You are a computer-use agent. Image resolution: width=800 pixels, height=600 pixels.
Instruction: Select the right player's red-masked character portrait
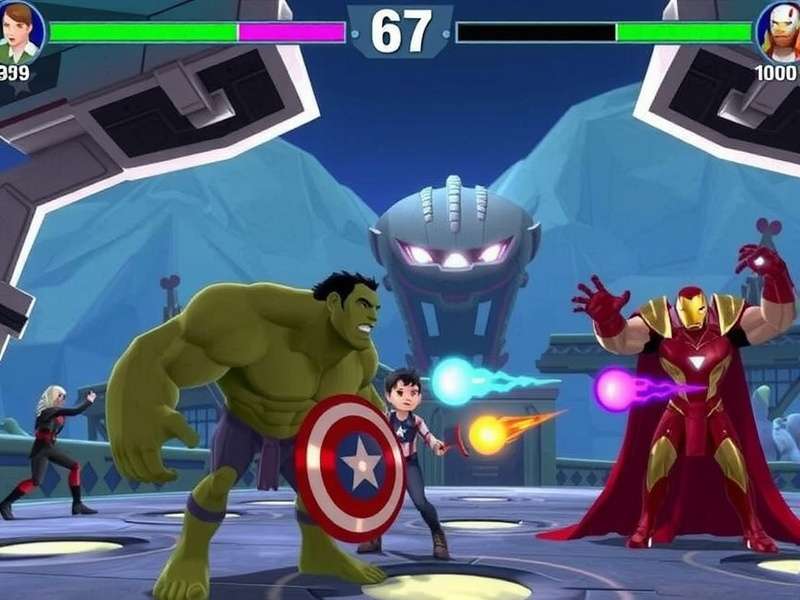tap(779, 30)
